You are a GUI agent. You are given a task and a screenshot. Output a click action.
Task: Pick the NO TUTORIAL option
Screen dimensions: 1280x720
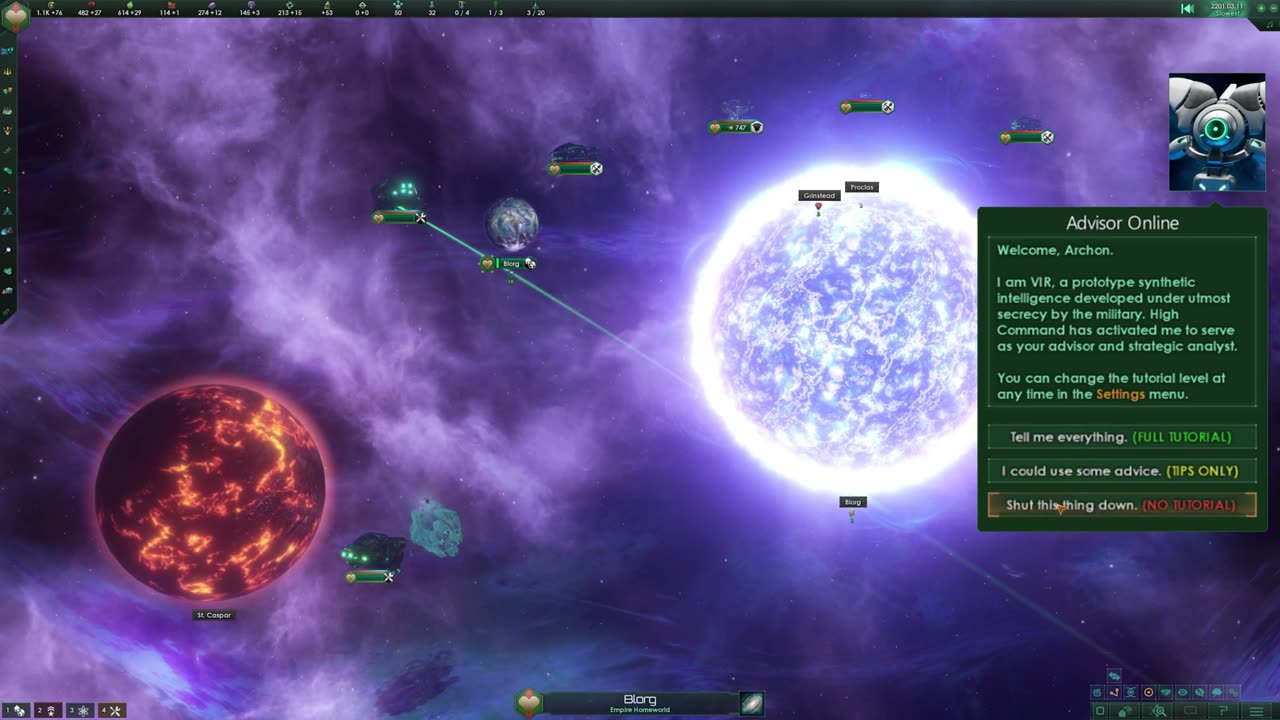coord(1121,505)
